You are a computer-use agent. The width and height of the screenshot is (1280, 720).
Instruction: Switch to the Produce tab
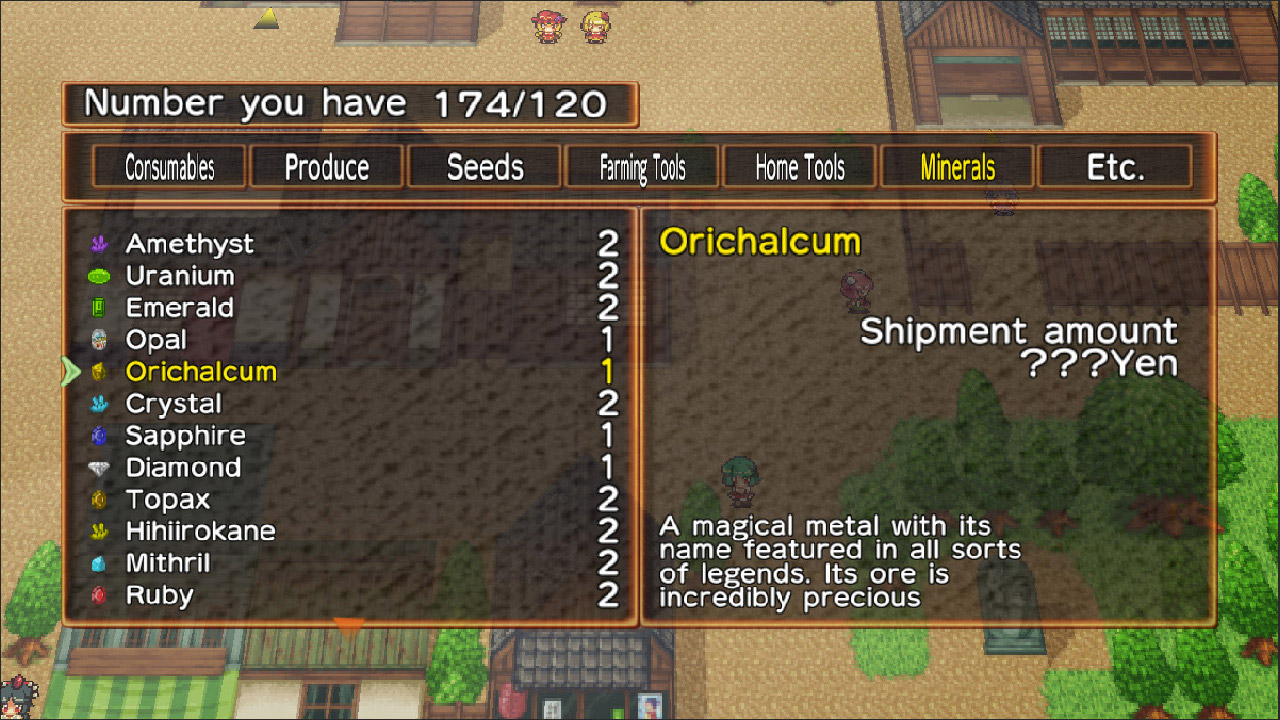pyautogui.click(x=326, y=166)
